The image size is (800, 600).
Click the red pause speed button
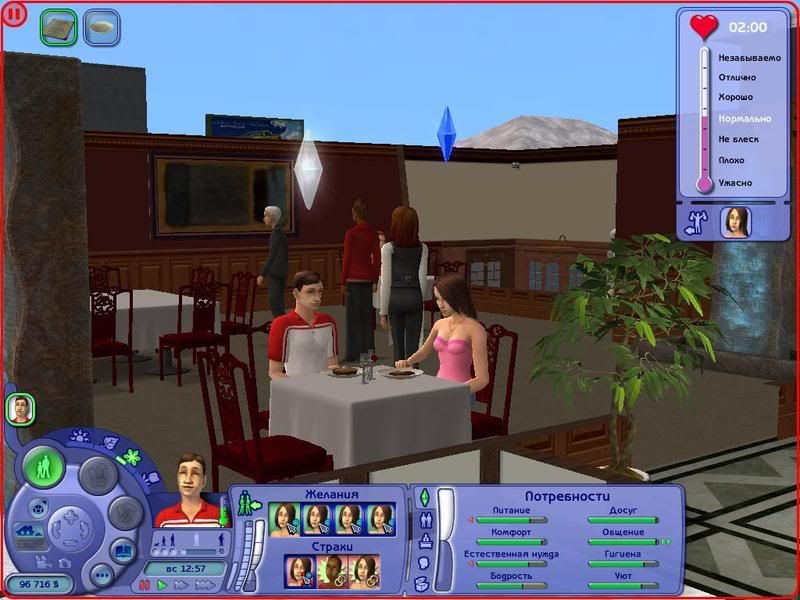(142, 585)
